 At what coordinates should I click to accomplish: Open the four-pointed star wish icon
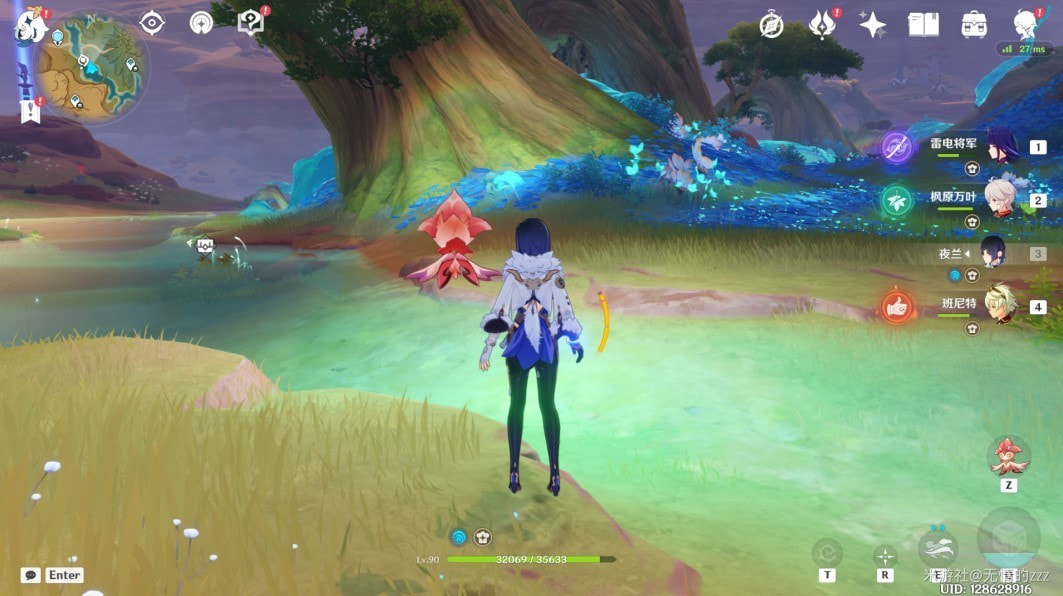[872, 25]
